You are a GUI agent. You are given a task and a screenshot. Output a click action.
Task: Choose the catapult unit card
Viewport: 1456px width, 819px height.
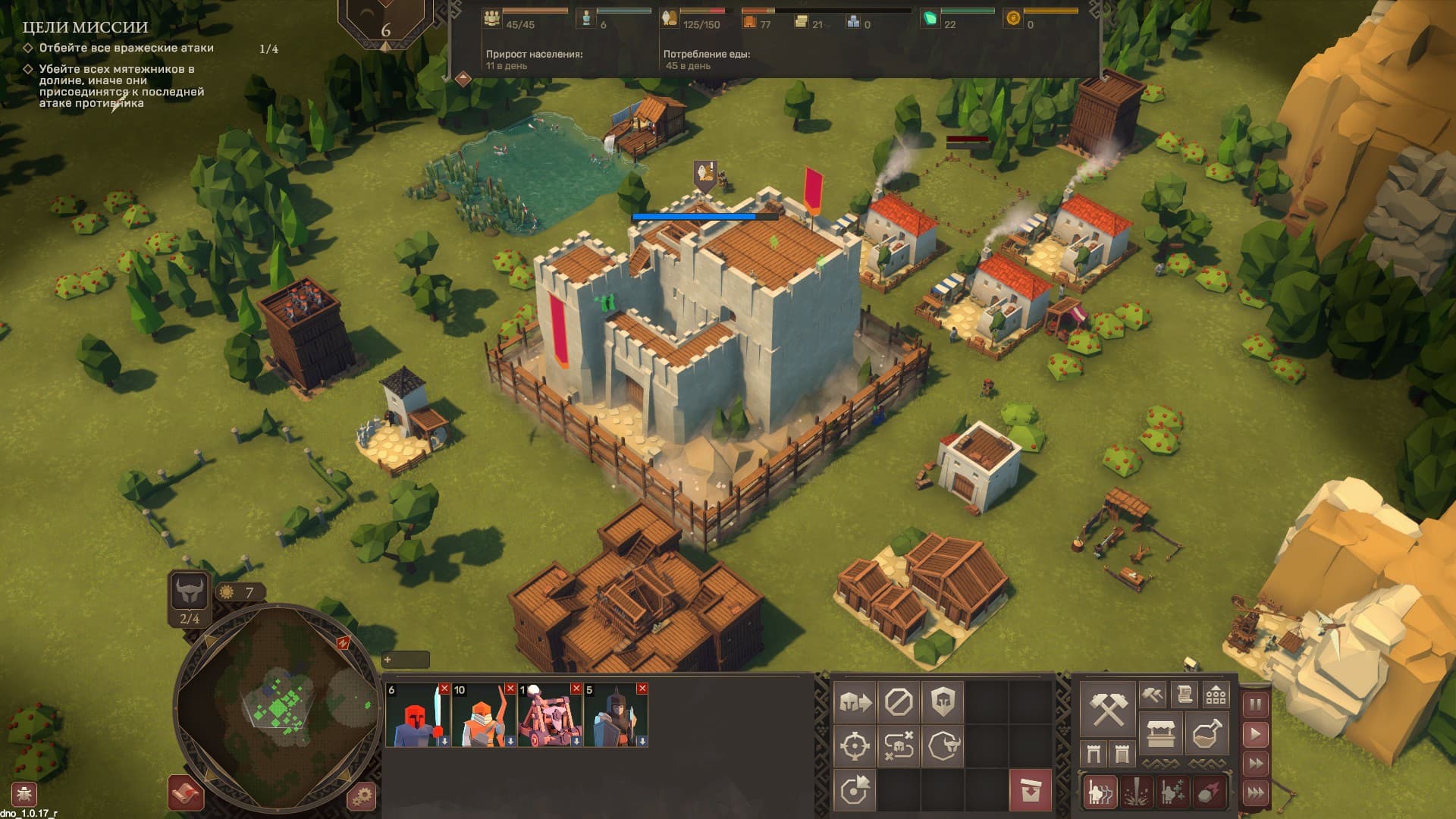(x=549, y=716)
